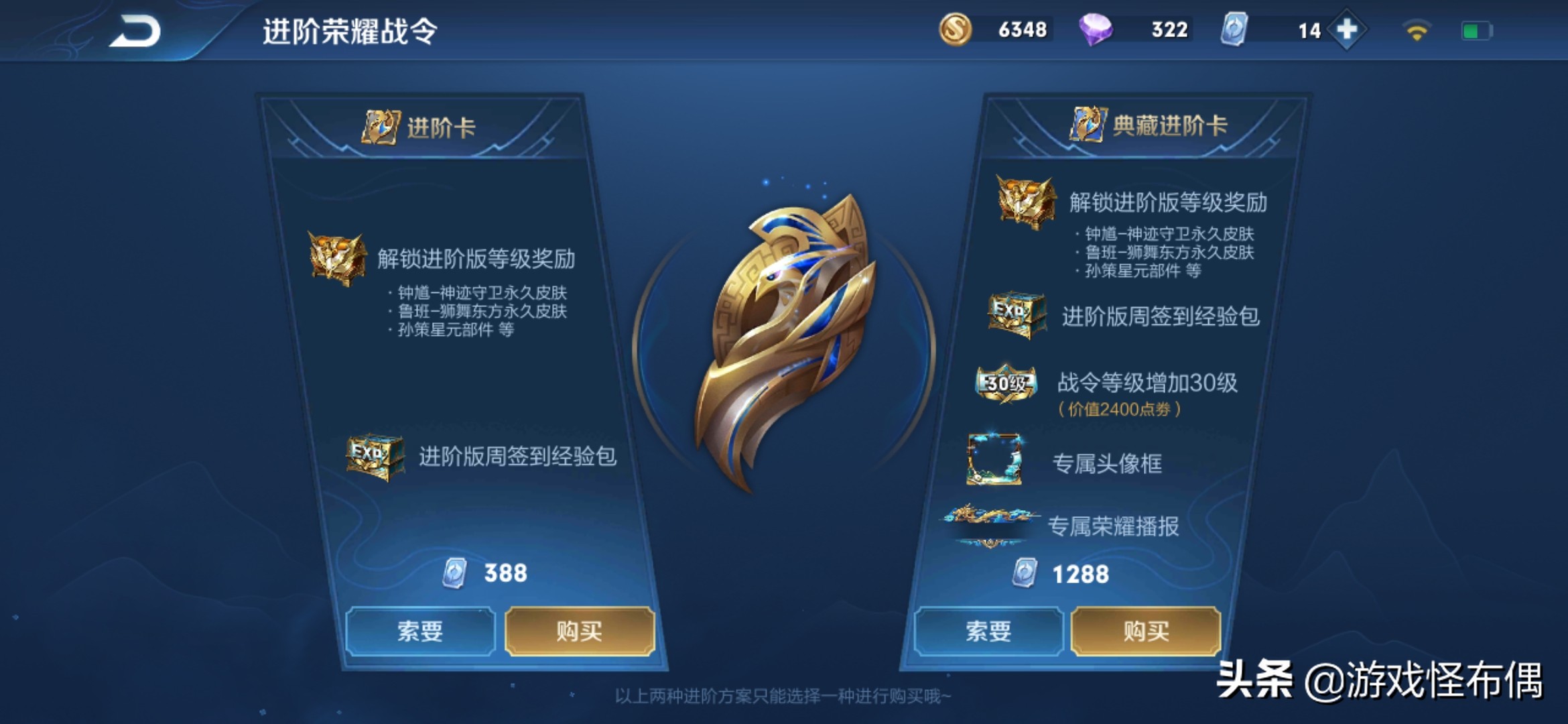Click the gold coin currency icon showing 6348
This screenshot has width=1568, height=724.
click(x=958, y=29)
